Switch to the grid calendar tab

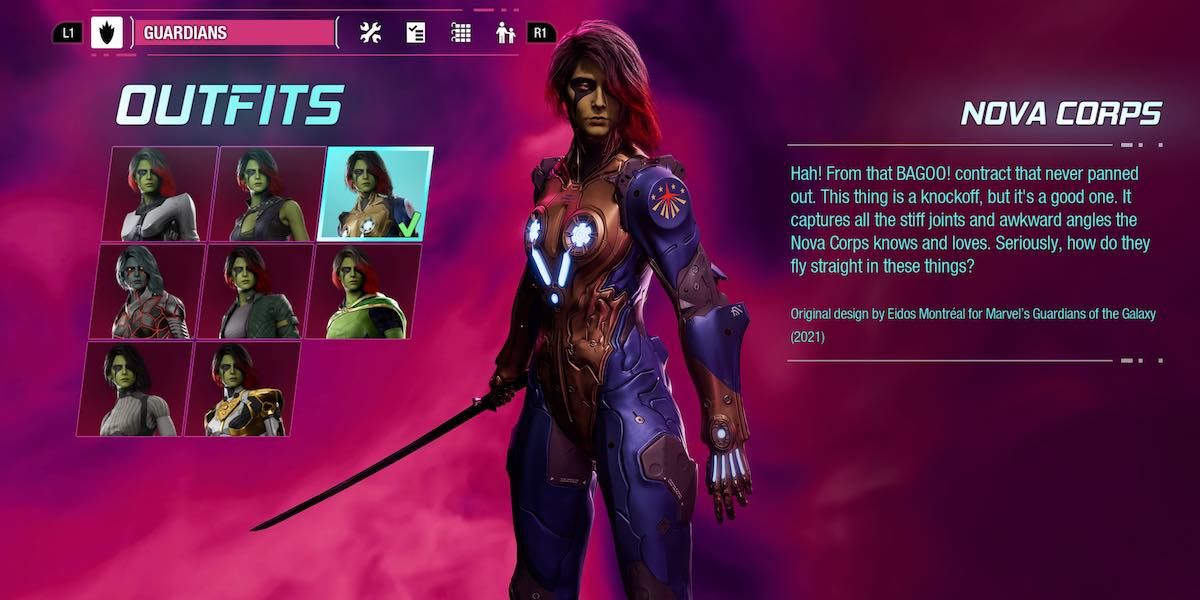[x=461, y=33]
